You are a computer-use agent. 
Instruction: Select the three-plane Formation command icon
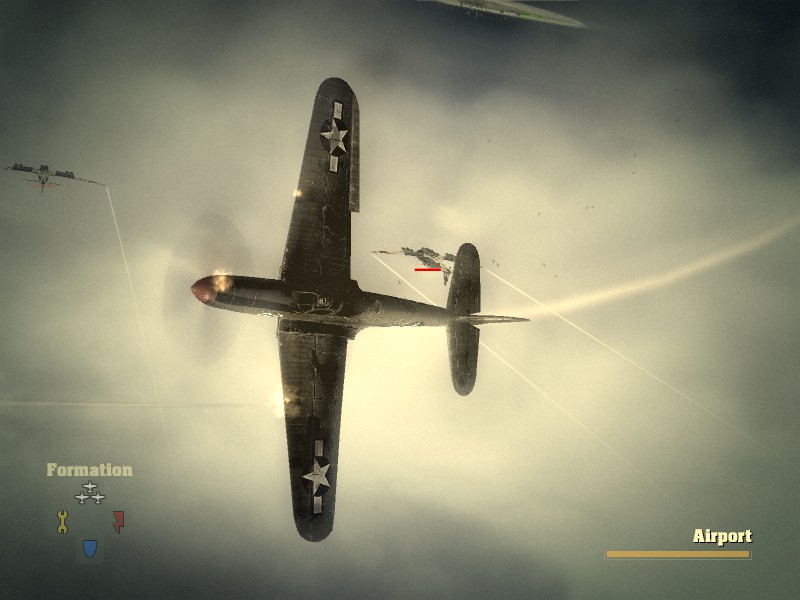90,492
